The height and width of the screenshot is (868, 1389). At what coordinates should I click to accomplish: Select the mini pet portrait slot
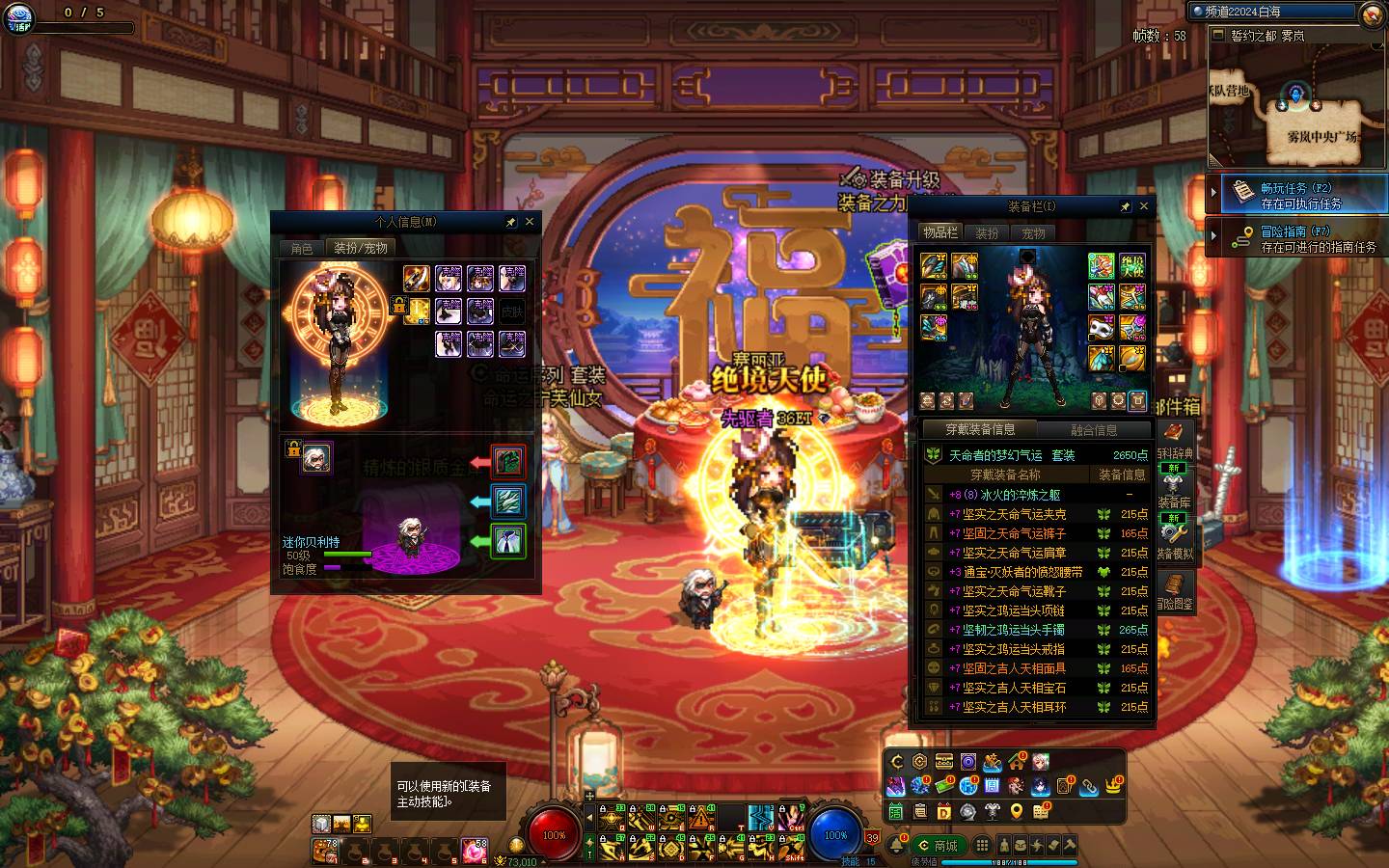(315, 458)
